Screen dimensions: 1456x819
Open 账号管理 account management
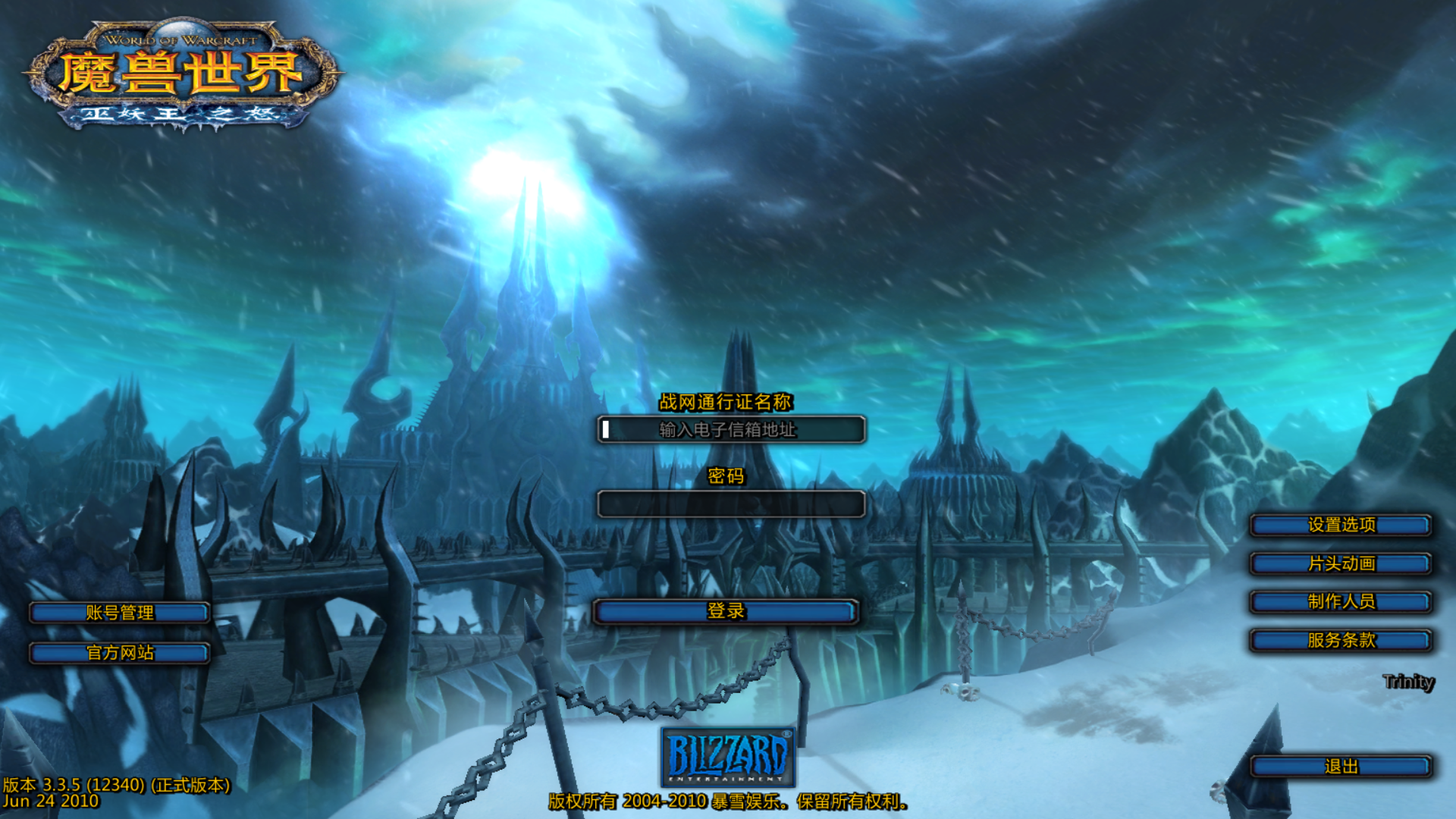coord(120,613)
